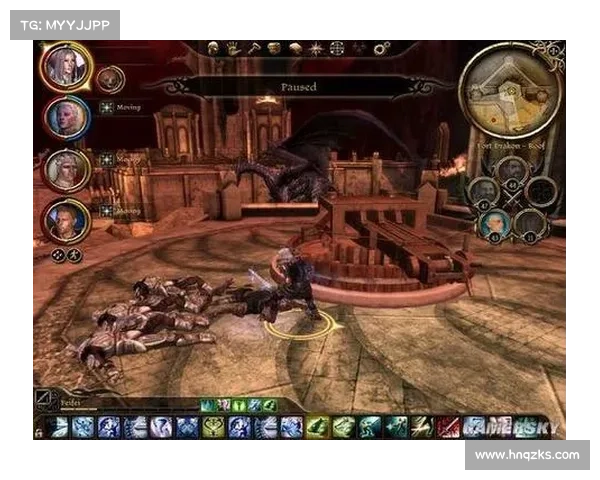
Task: Open the character record helmet icon
Action: [213, 48]
